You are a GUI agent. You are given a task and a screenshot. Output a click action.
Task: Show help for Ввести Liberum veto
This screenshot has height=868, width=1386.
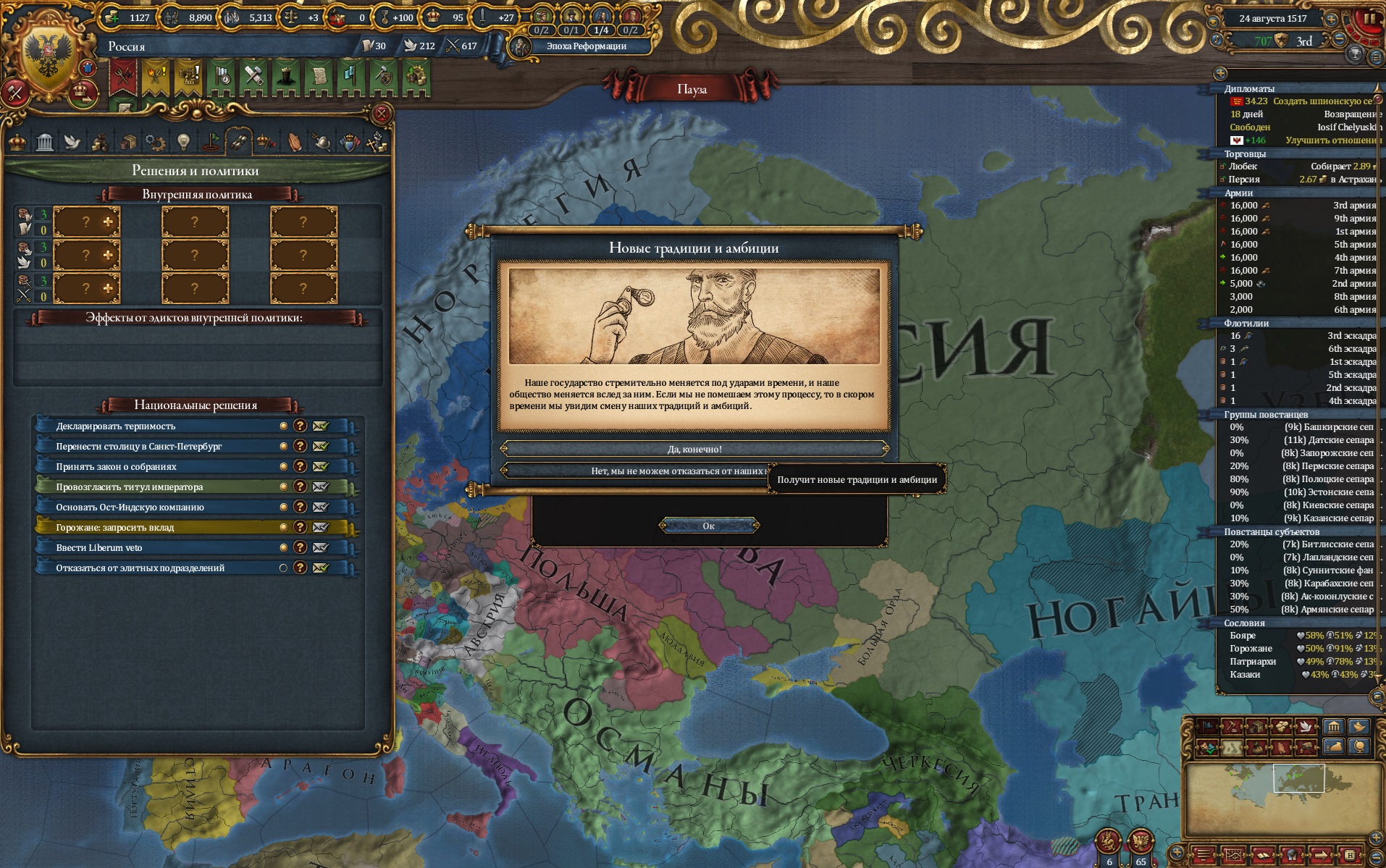coord(300,548)
